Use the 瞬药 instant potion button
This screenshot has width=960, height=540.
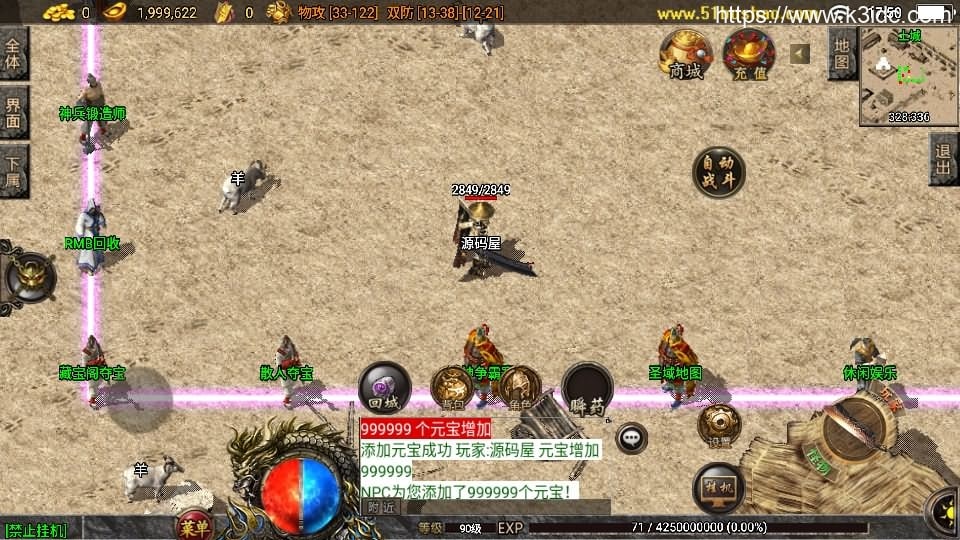click(586, 388)
